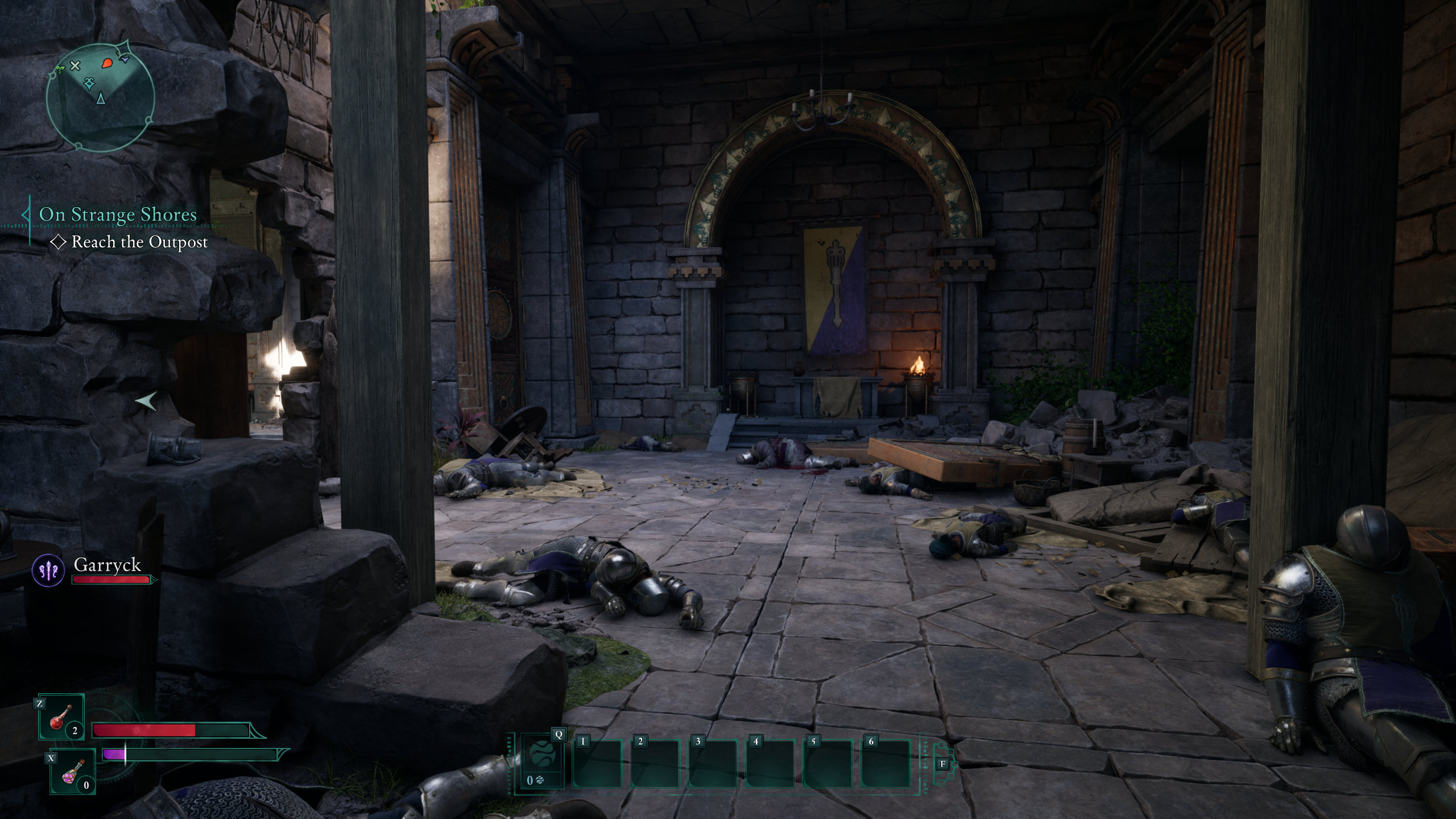Open the circular minimap
1456x819 pixels.
[100, 97]
